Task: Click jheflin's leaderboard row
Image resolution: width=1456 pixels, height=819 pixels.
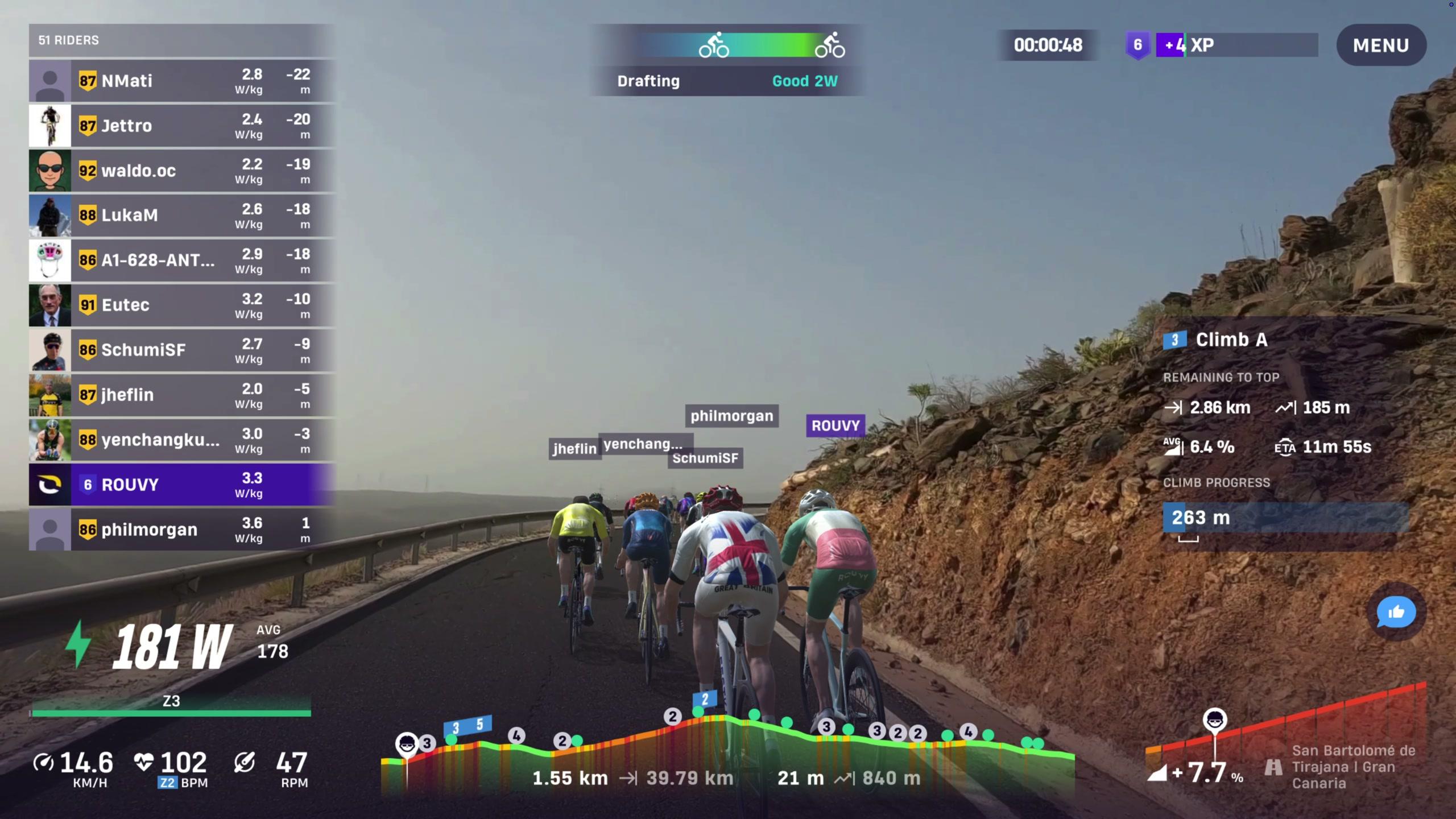Action: tap(182, 395)
